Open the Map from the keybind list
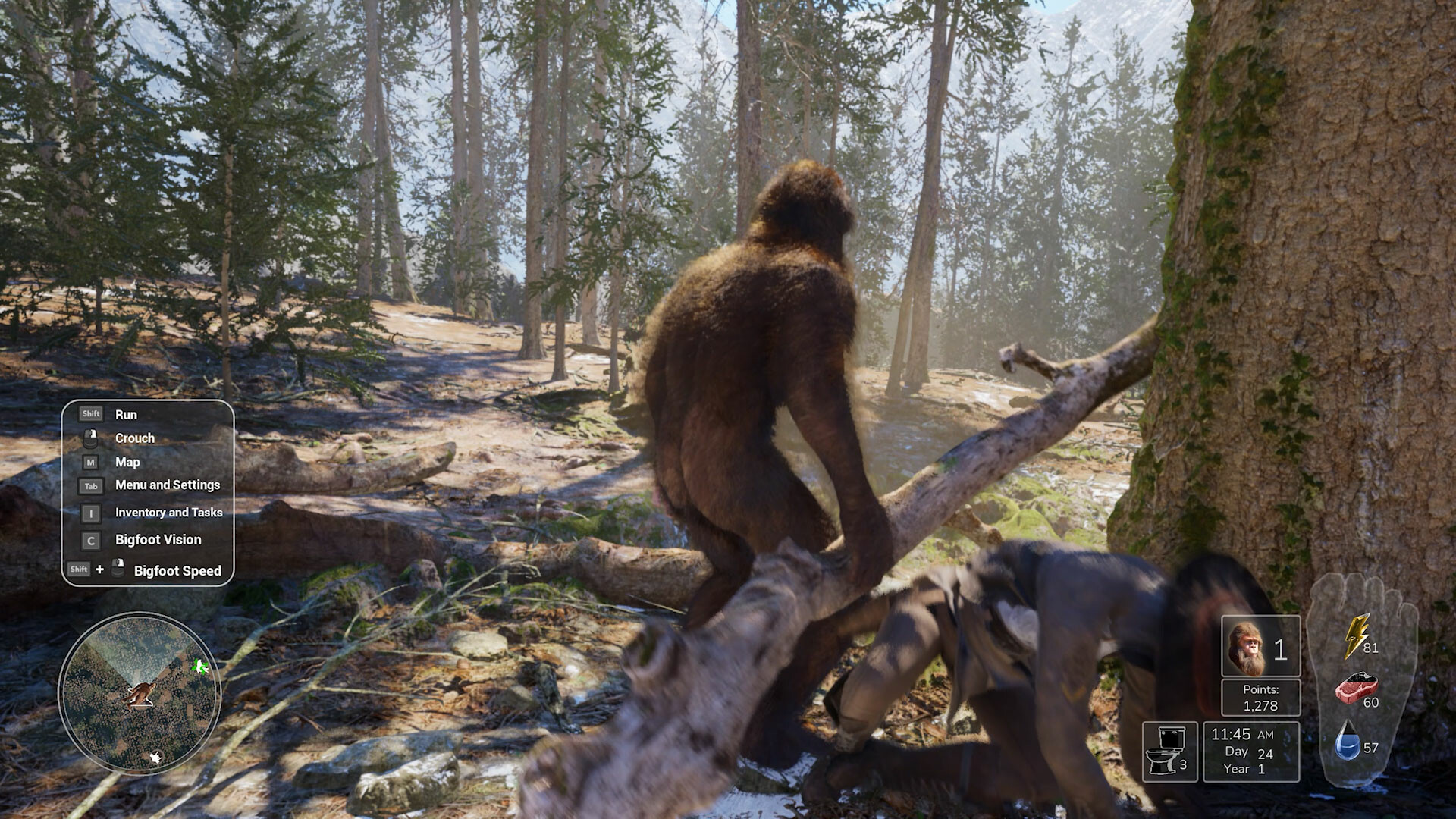 point(127,463)
